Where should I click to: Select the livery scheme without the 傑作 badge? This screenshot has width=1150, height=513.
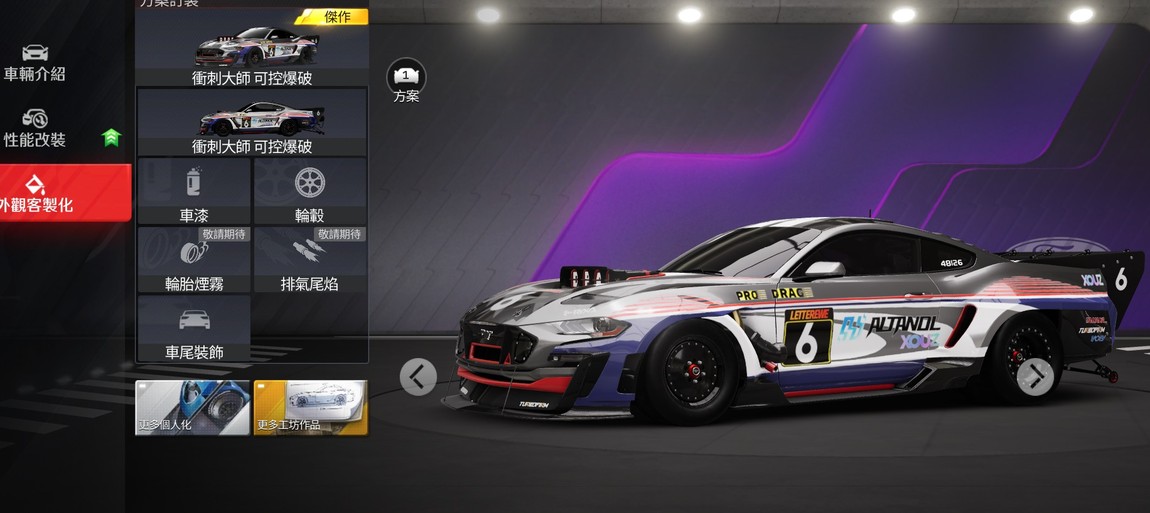pos(252,123)
